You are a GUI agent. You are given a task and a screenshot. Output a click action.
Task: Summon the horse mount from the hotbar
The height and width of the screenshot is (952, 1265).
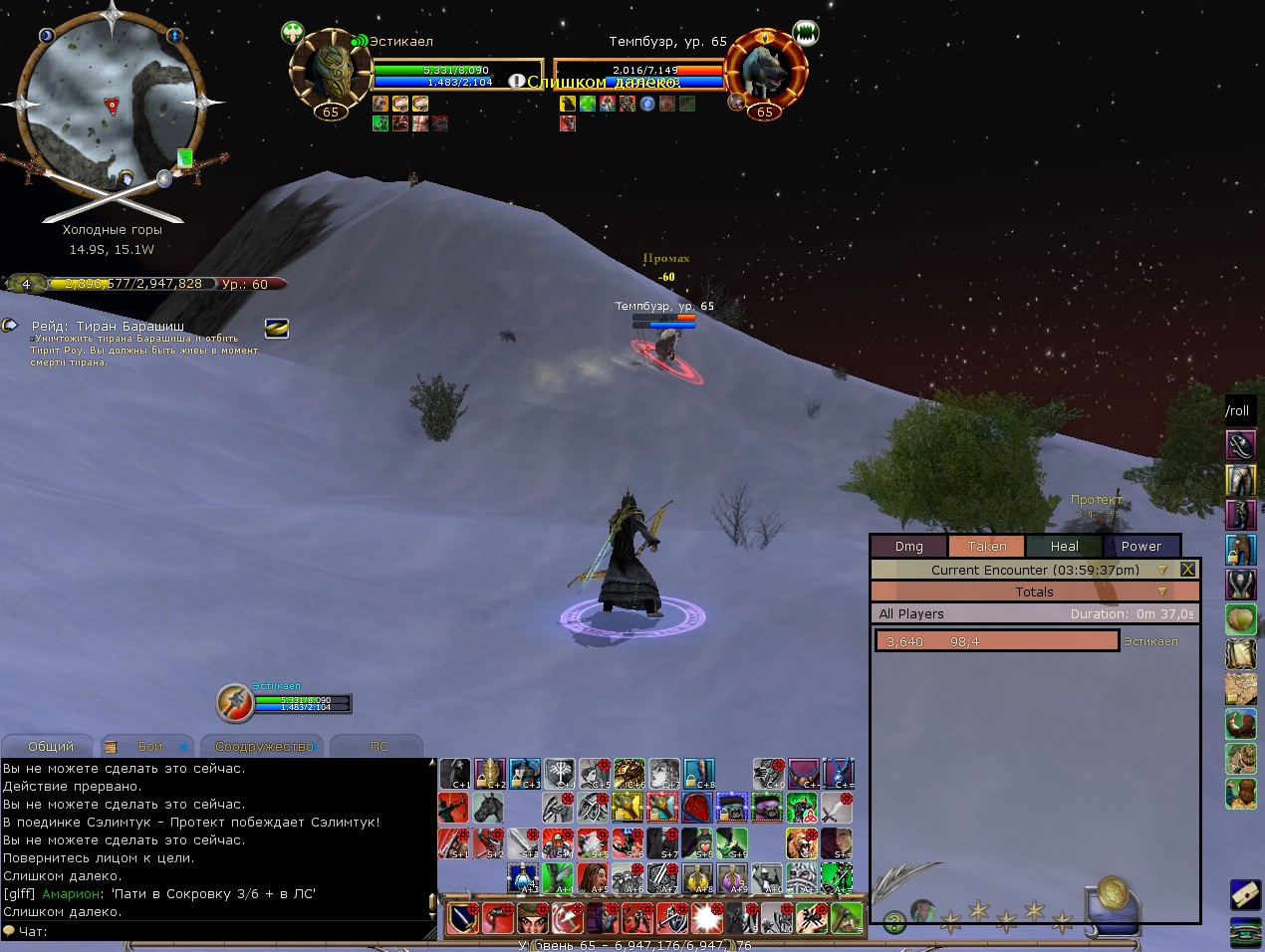coord(488,808)
